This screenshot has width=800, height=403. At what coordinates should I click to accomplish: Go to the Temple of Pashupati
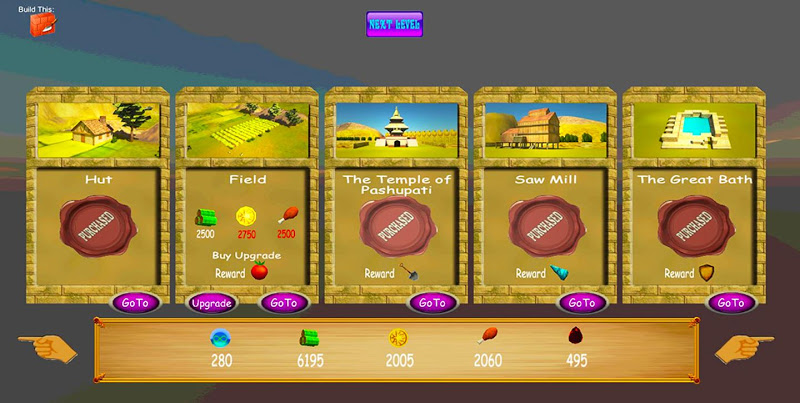pos(432,302)
